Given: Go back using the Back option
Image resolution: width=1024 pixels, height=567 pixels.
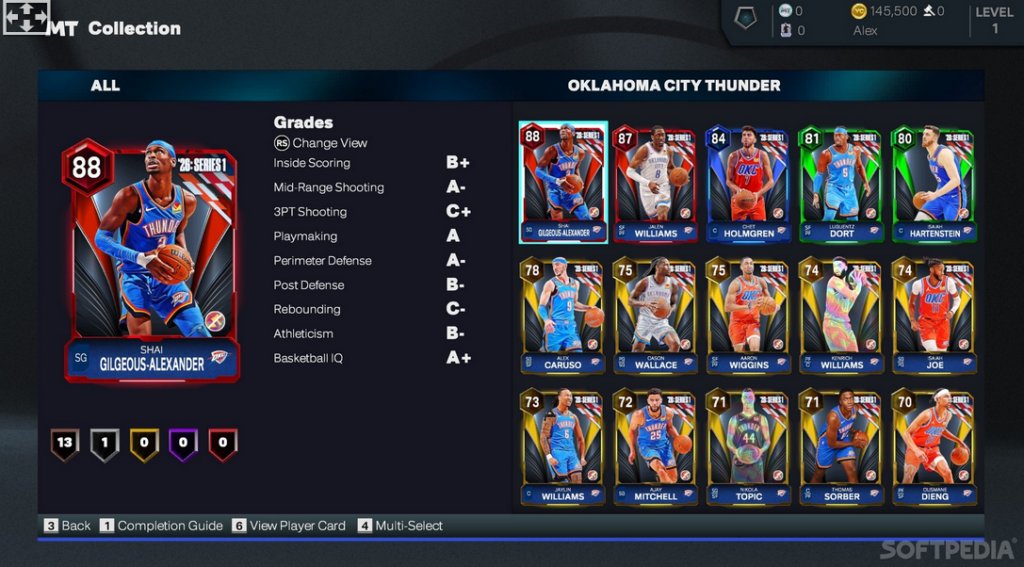Looking at the screenshot, I should pos(67,526).
